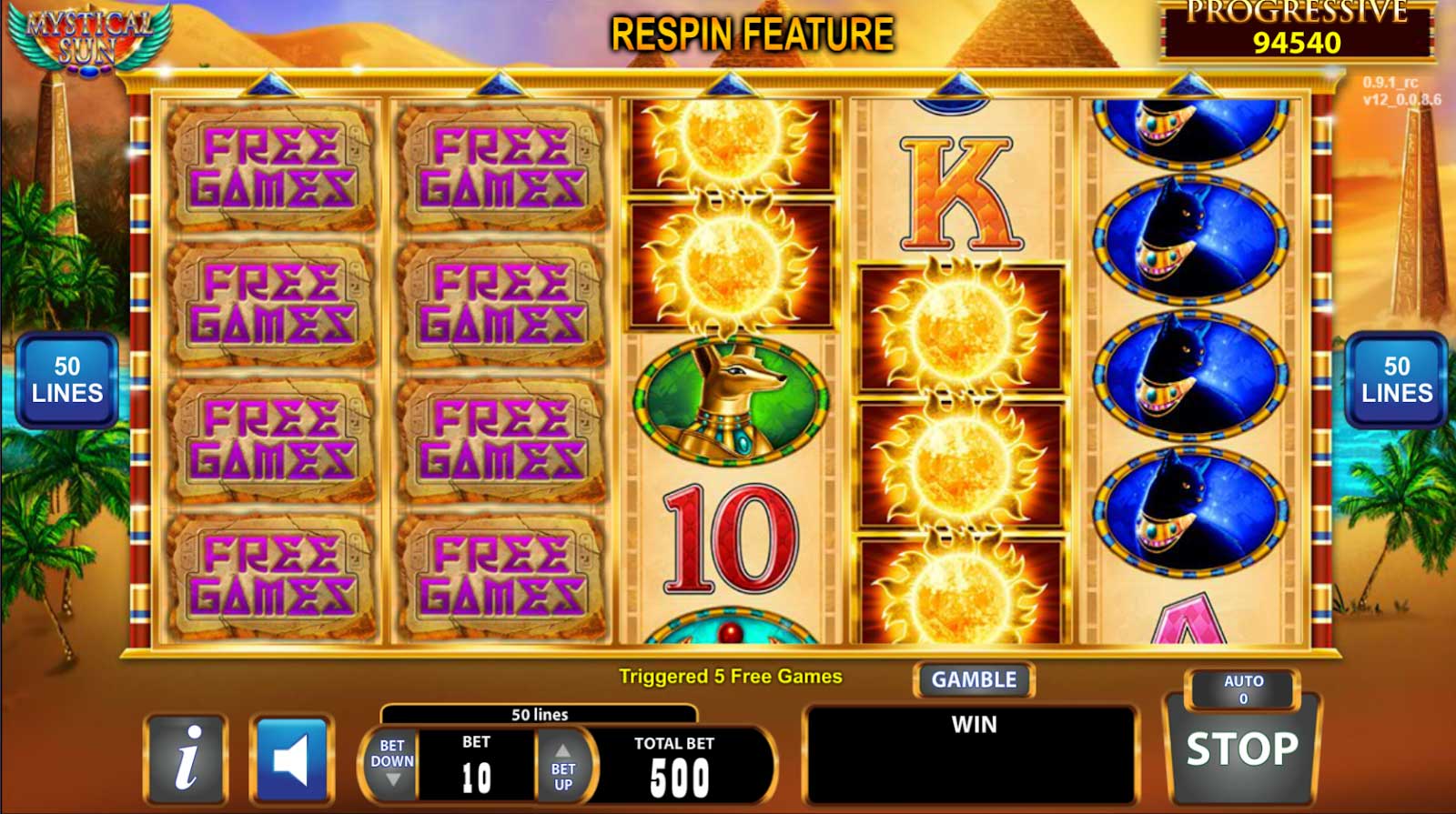The width and height of the screenshot is (1456, 814).
Task: Stop the spinning reels
Action: click(1241, 750)
